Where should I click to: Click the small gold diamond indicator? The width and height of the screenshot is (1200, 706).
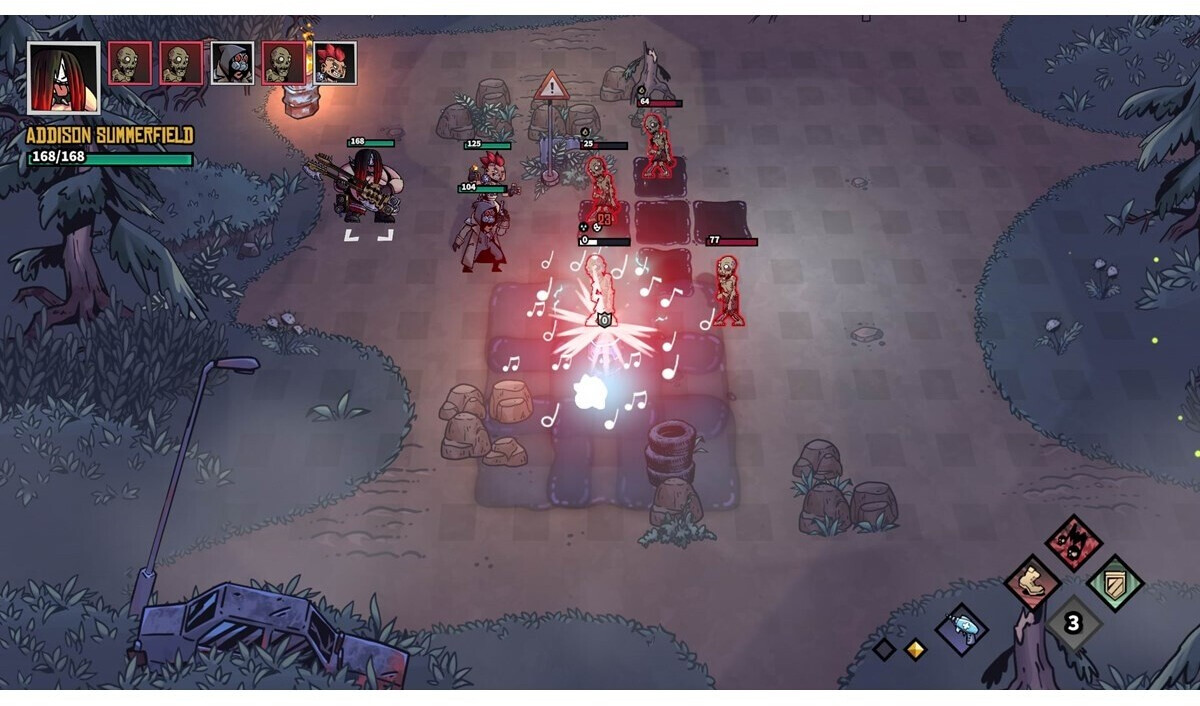pyautogui.click(x=914, y=649)
